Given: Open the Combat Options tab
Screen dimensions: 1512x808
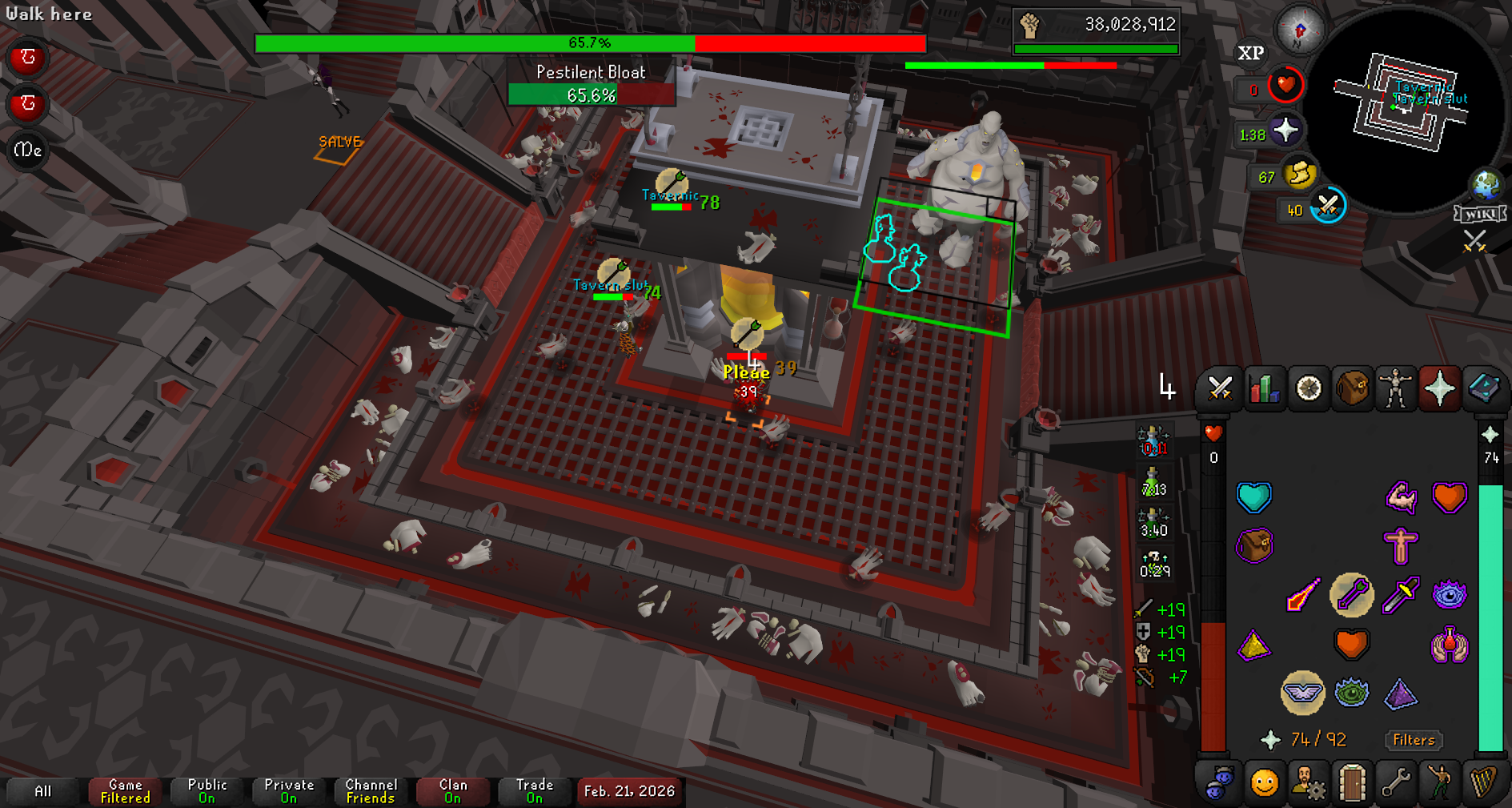Looking at the screenshot, I should (1220, 389).
